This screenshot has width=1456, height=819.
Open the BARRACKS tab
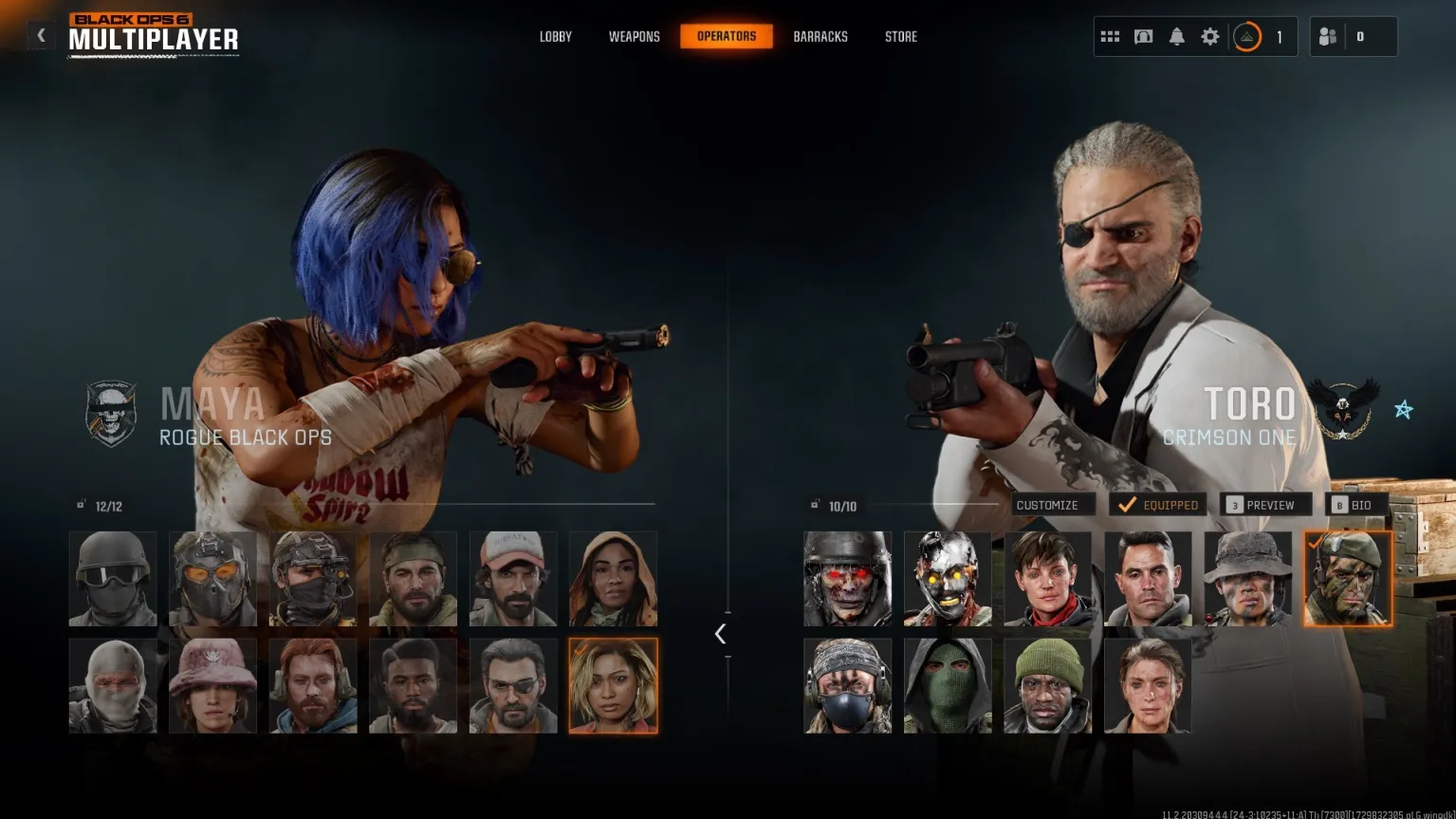(x=820, y=36)
